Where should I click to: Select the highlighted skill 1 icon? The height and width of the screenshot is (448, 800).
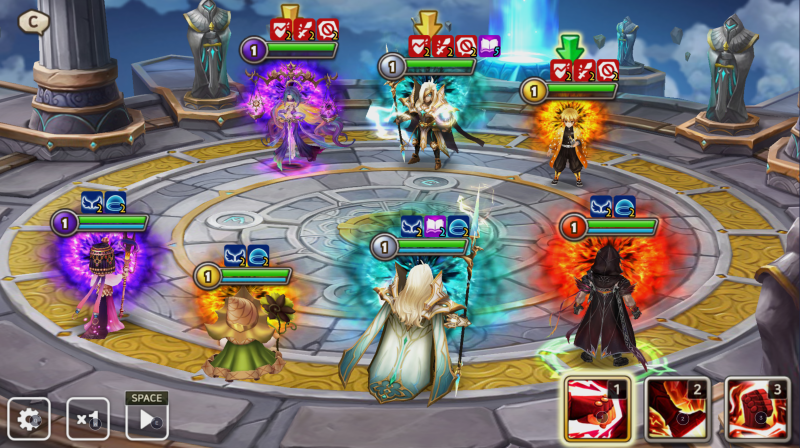tap(597, 410)
